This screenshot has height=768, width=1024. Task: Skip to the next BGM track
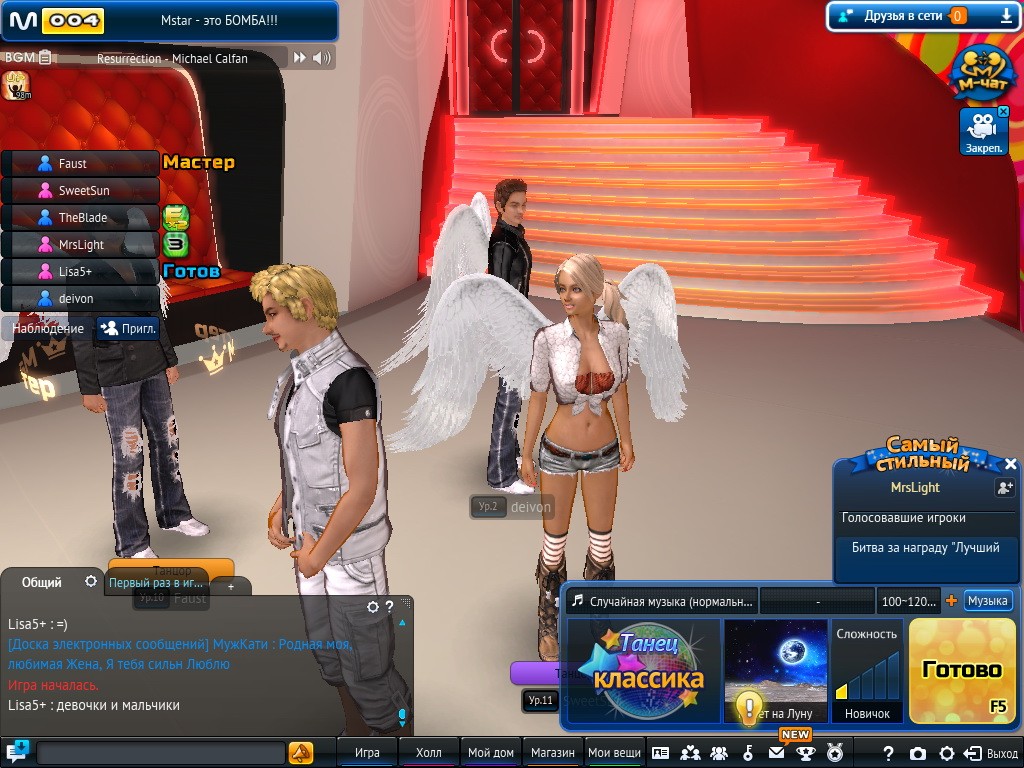(298, 58)
